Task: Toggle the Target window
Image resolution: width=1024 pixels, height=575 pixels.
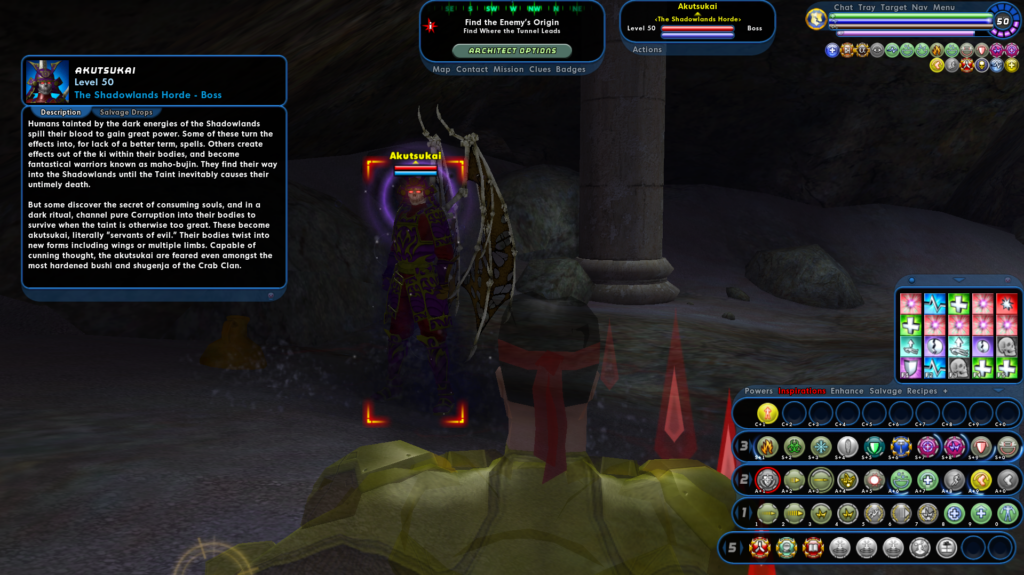Action: pyautogui.click(x=894, y=8)
